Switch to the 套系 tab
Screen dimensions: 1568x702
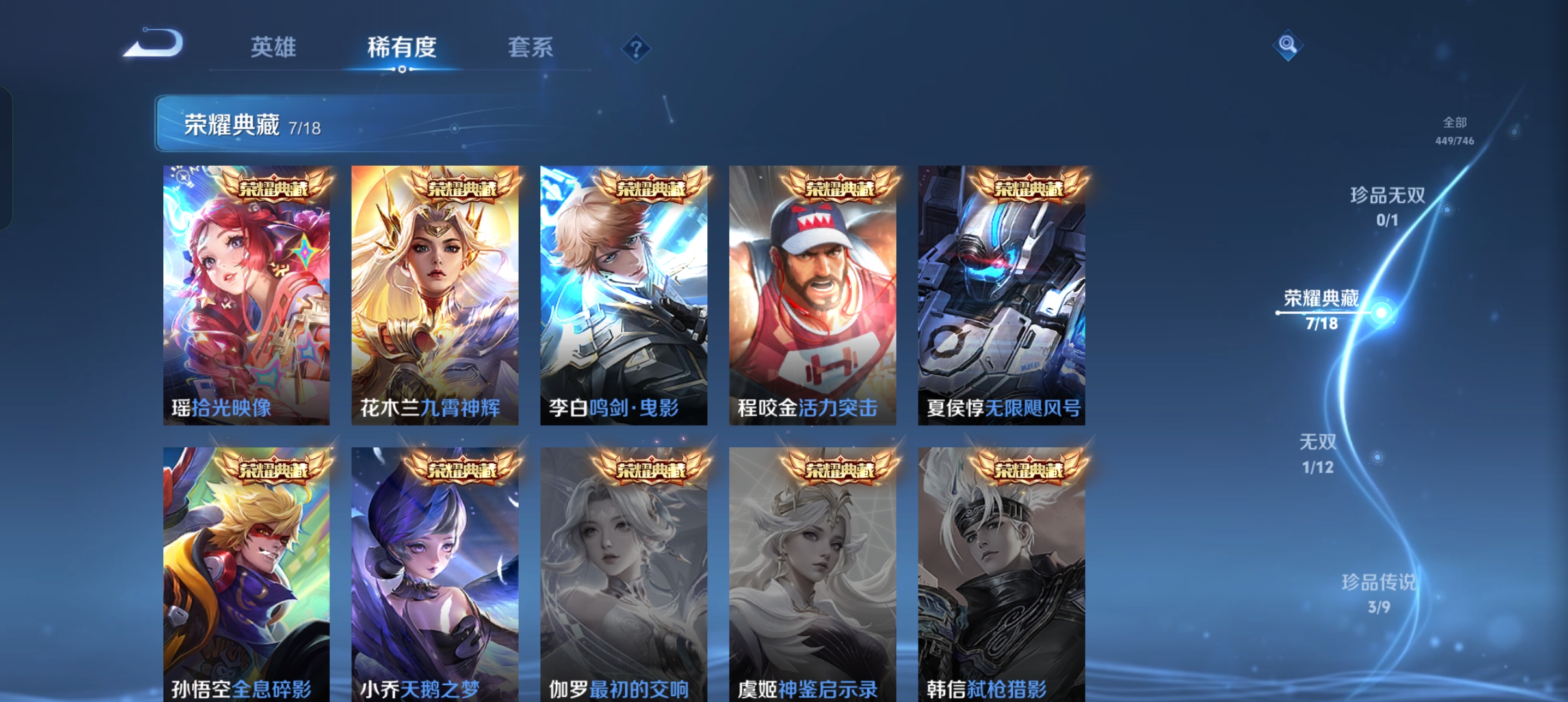531,47
